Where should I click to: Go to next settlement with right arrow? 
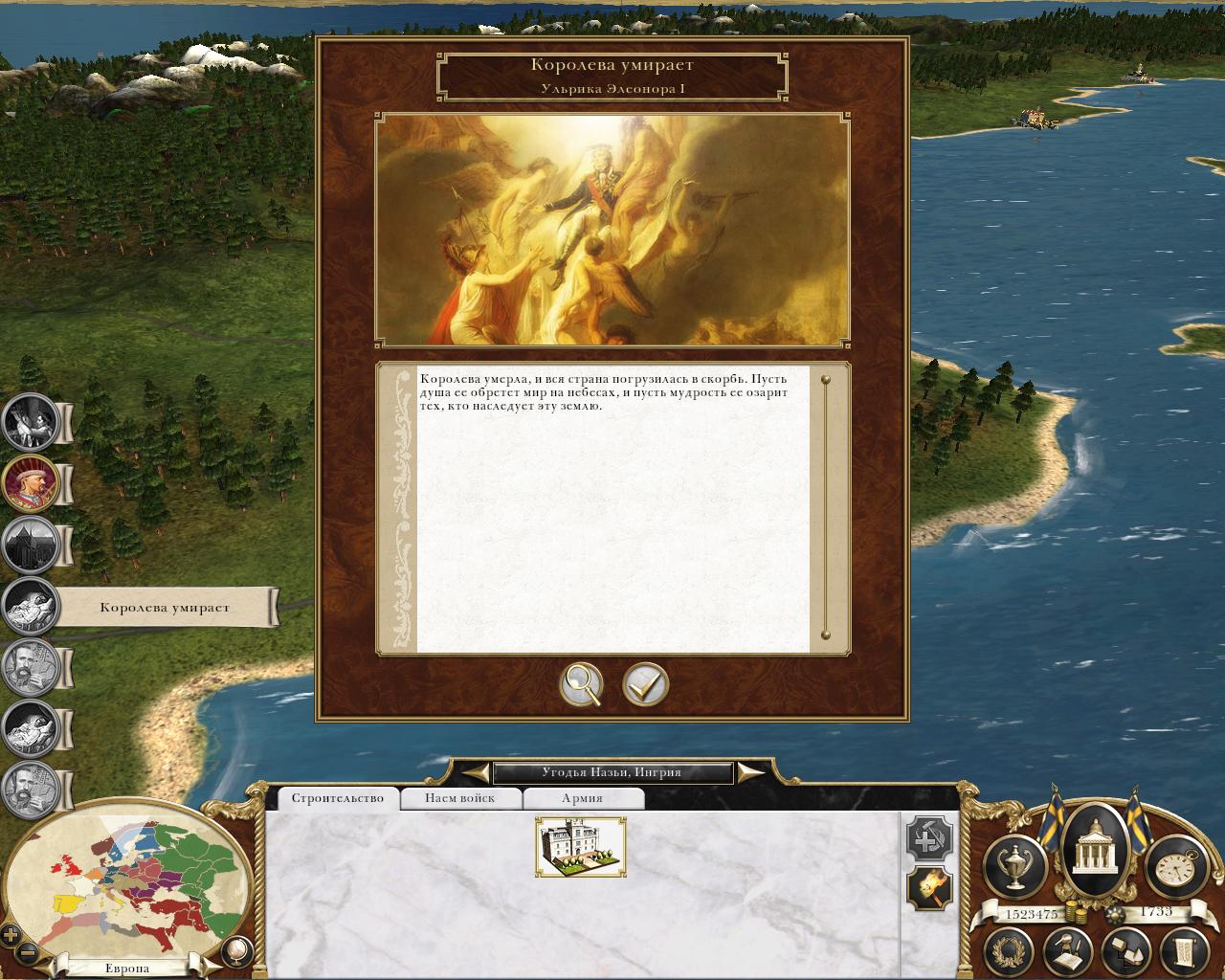752,772
